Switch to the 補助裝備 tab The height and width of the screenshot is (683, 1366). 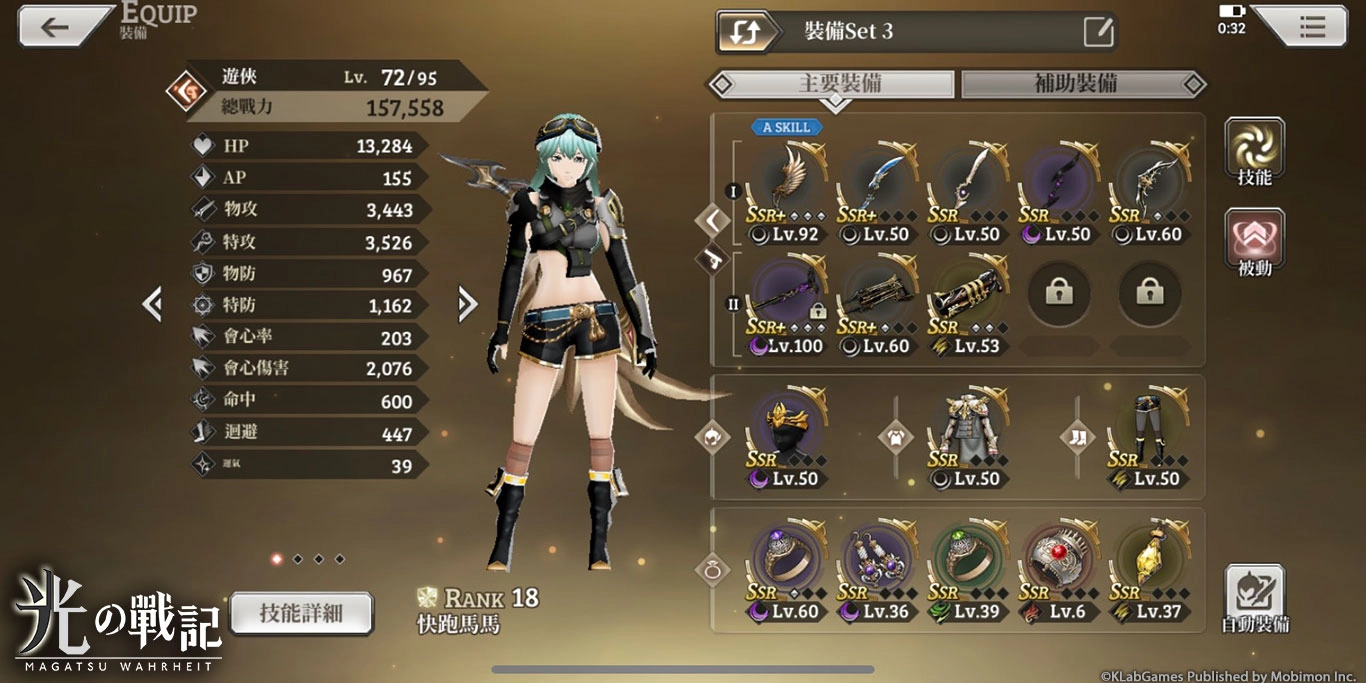pyautogui.click(x=1076, y=84)
